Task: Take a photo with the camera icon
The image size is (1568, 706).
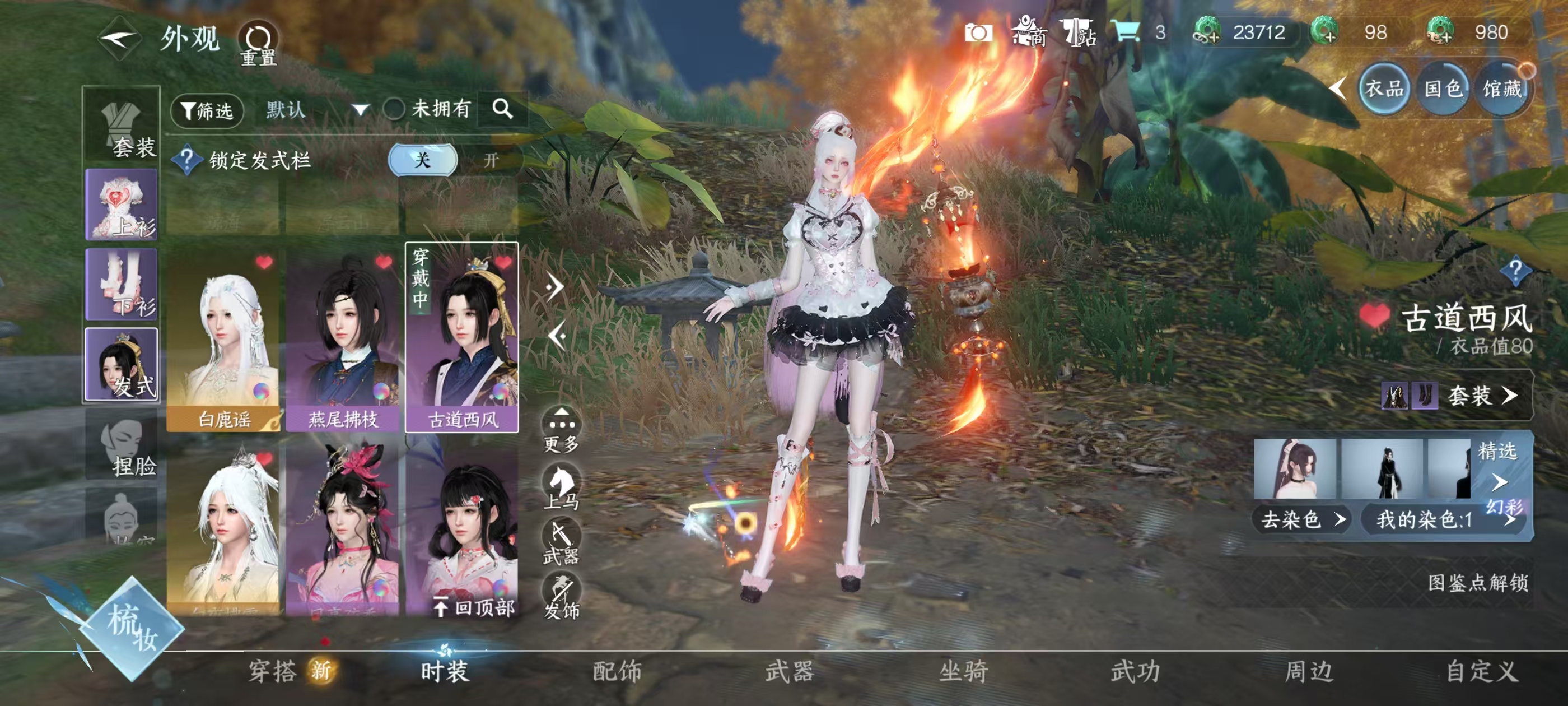Action: 978,33
